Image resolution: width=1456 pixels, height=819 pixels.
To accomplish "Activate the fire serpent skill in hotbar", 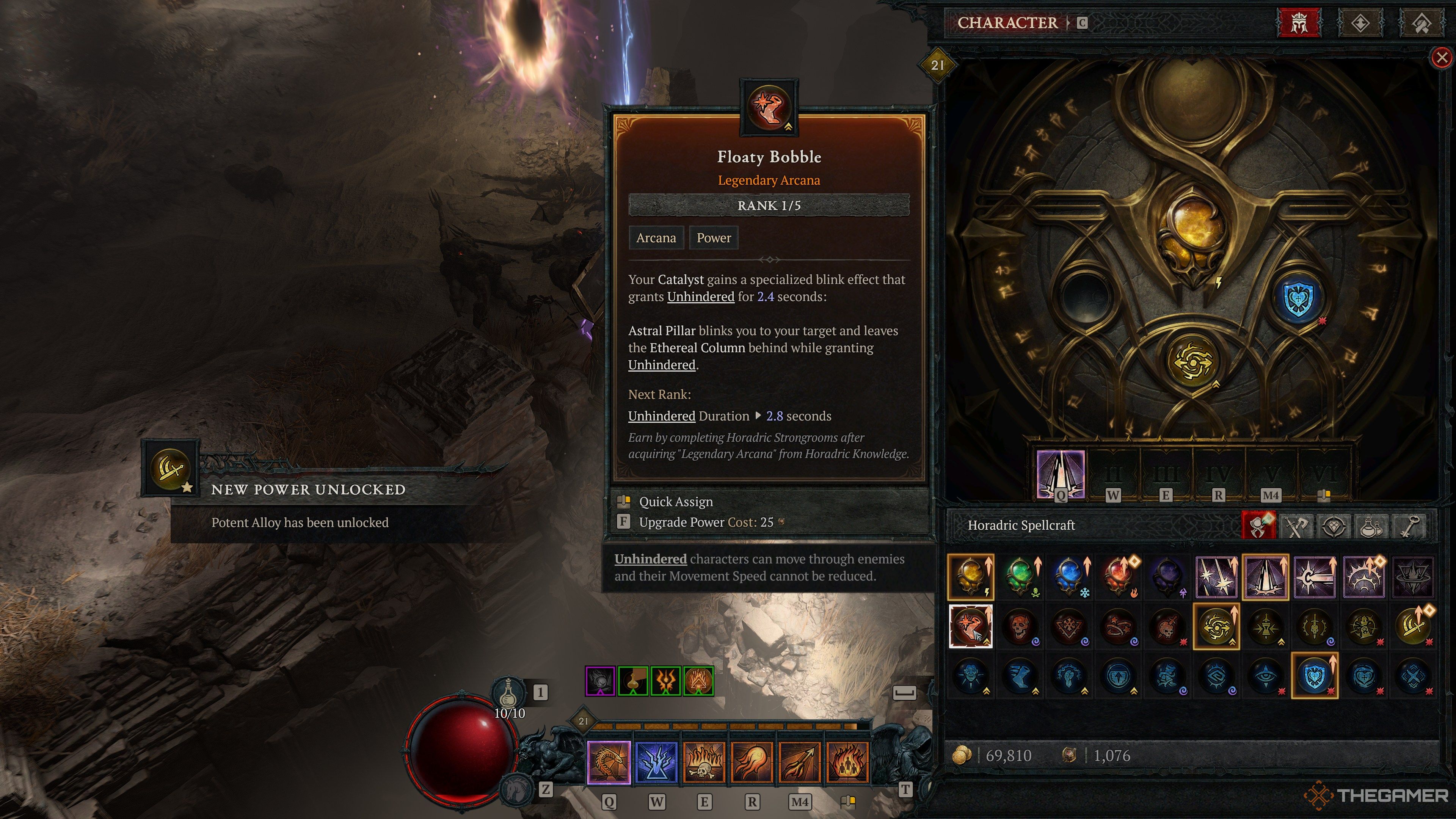I will pos(608,762).
